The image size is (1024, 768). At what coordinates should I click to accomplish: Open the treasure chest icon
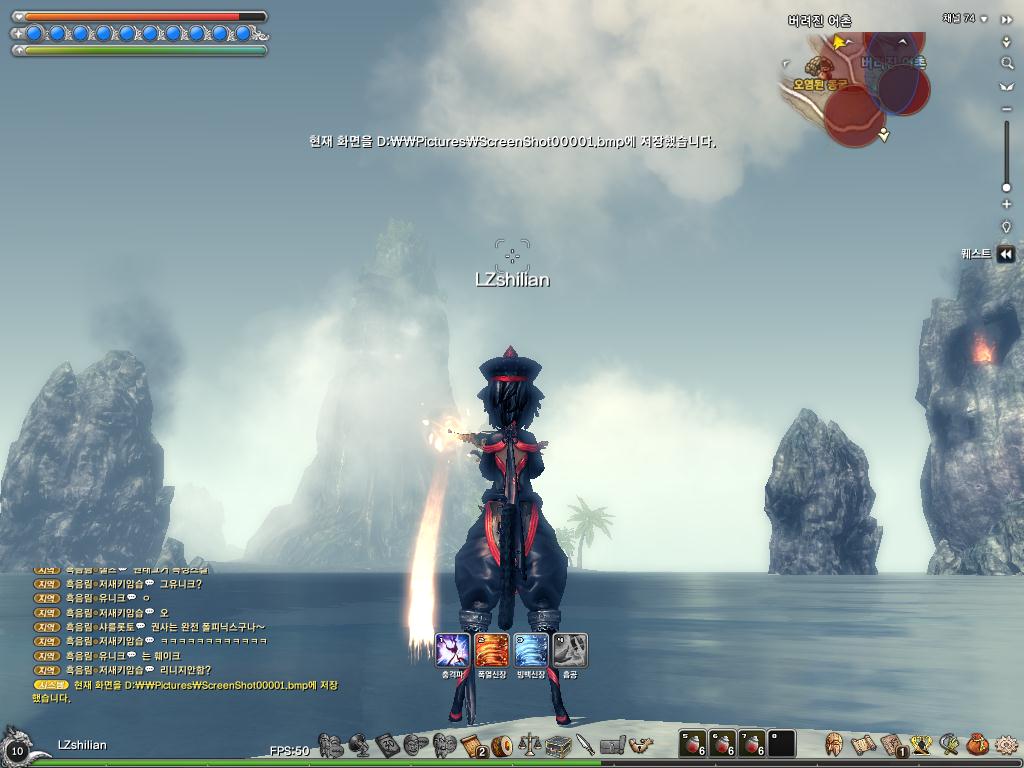point(558,745)
